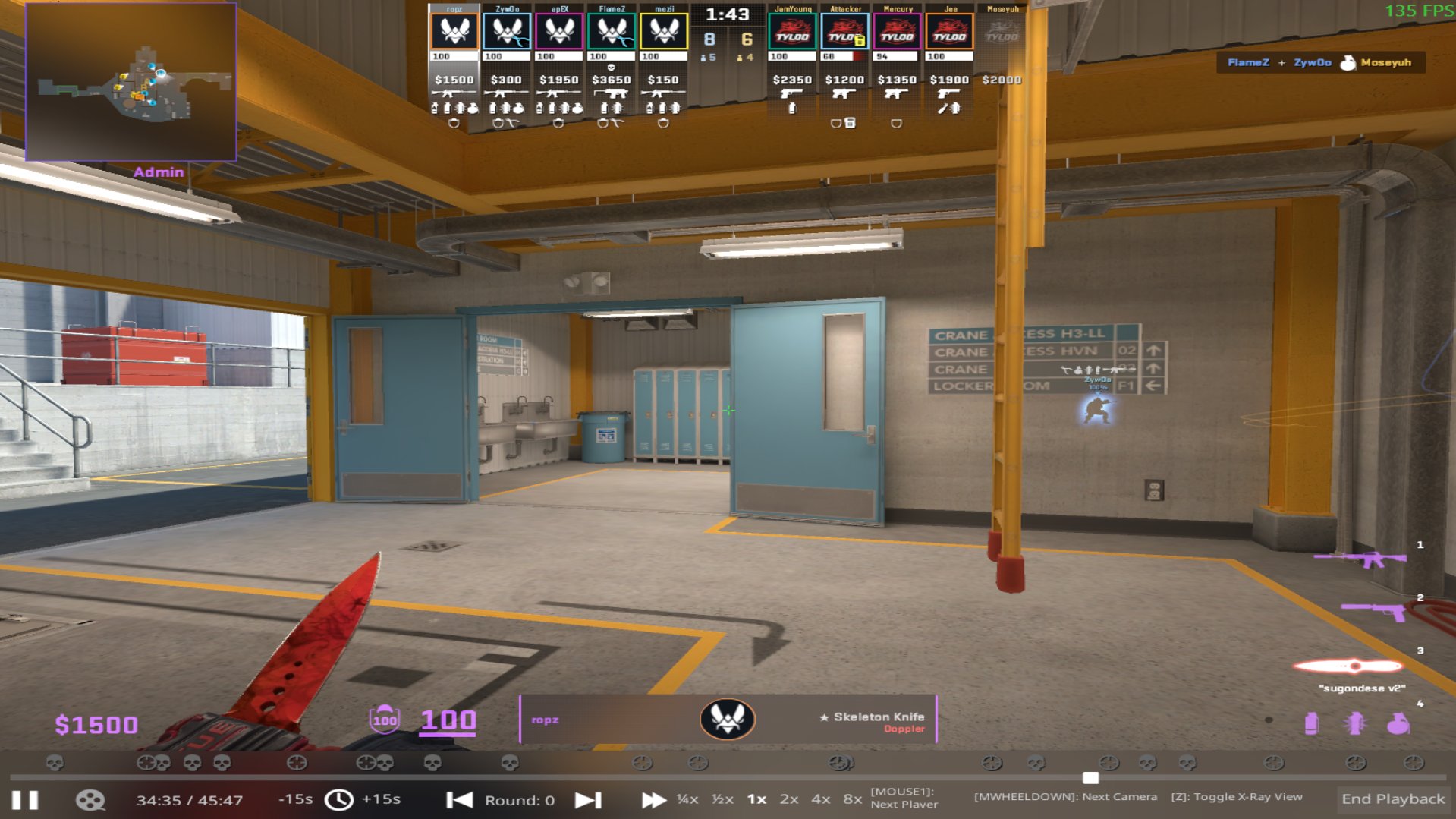1456x819 pixels.
Task: Set playback speed to ¼x
Action: point(687,799)
